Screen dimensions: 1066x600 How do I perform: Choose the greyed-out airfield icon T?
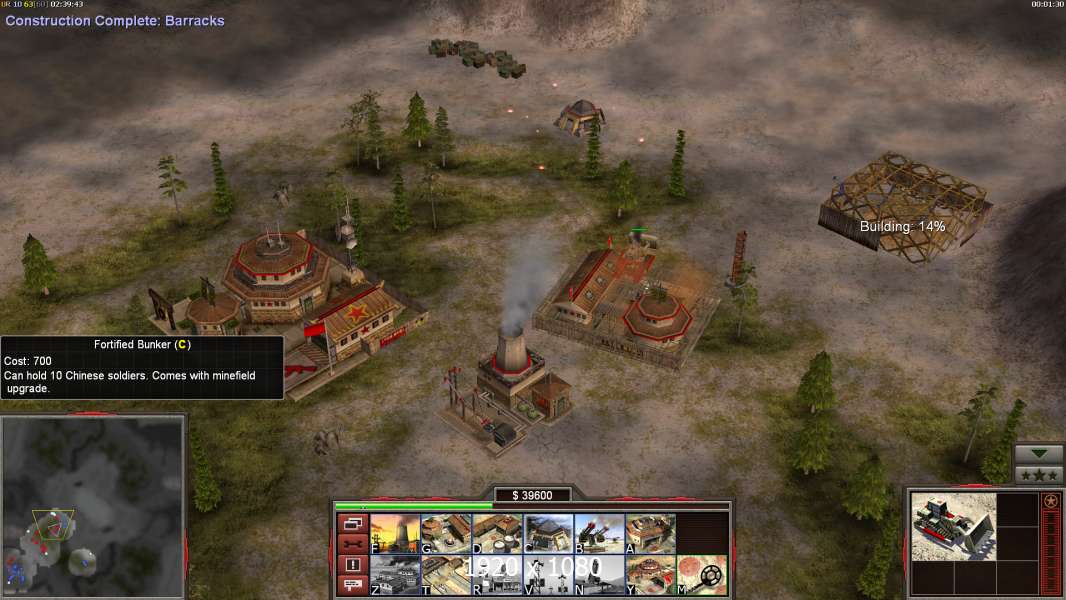pyautogui.click(x=446, y=575)
